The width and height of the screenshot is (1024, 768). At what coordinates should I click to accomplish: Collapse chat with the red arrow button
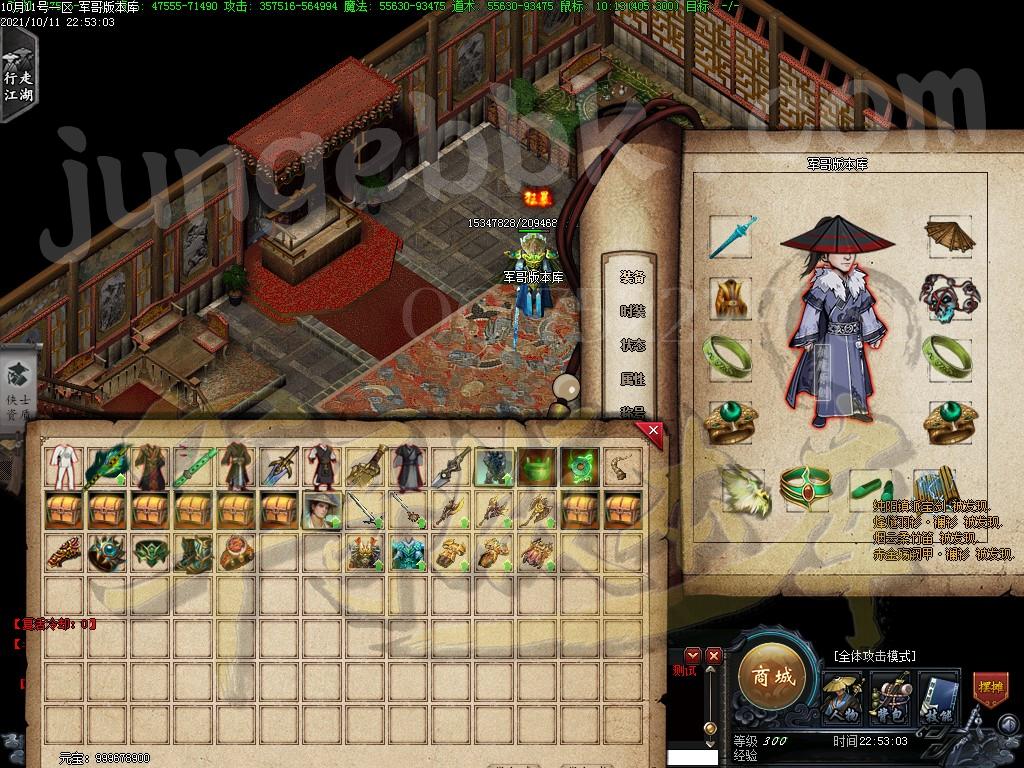(x=692, y=656)
